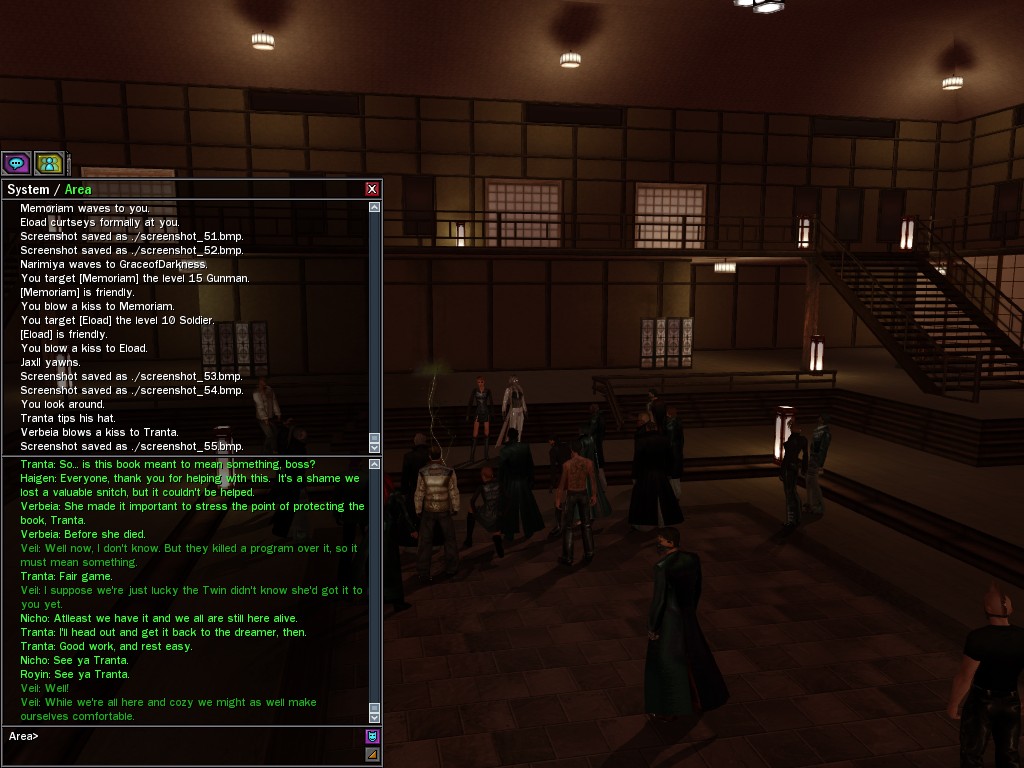1024x768 pixels.
Task: Click the system log scroll-down arrow
Action: point(375,447)
